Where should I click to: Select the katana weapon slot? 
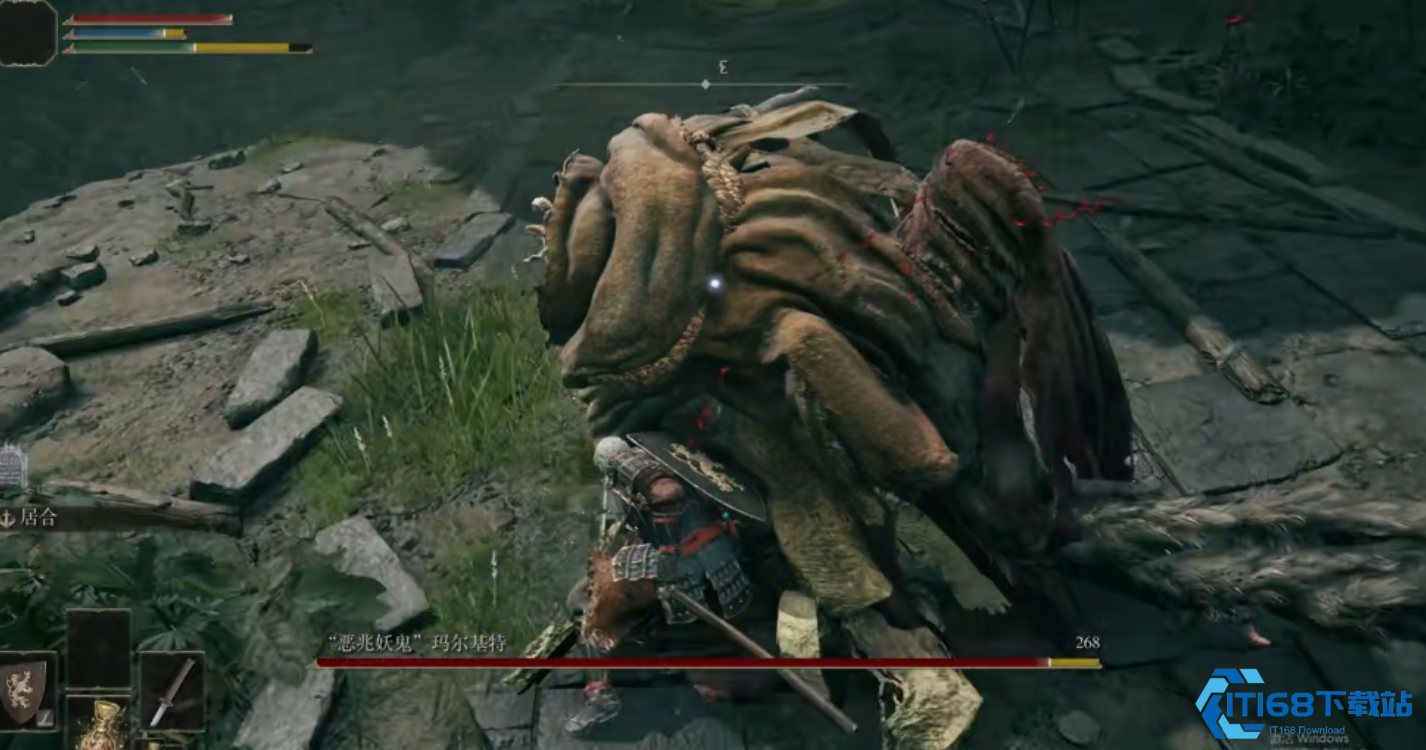pyautogui.click(x=171, y=691)
